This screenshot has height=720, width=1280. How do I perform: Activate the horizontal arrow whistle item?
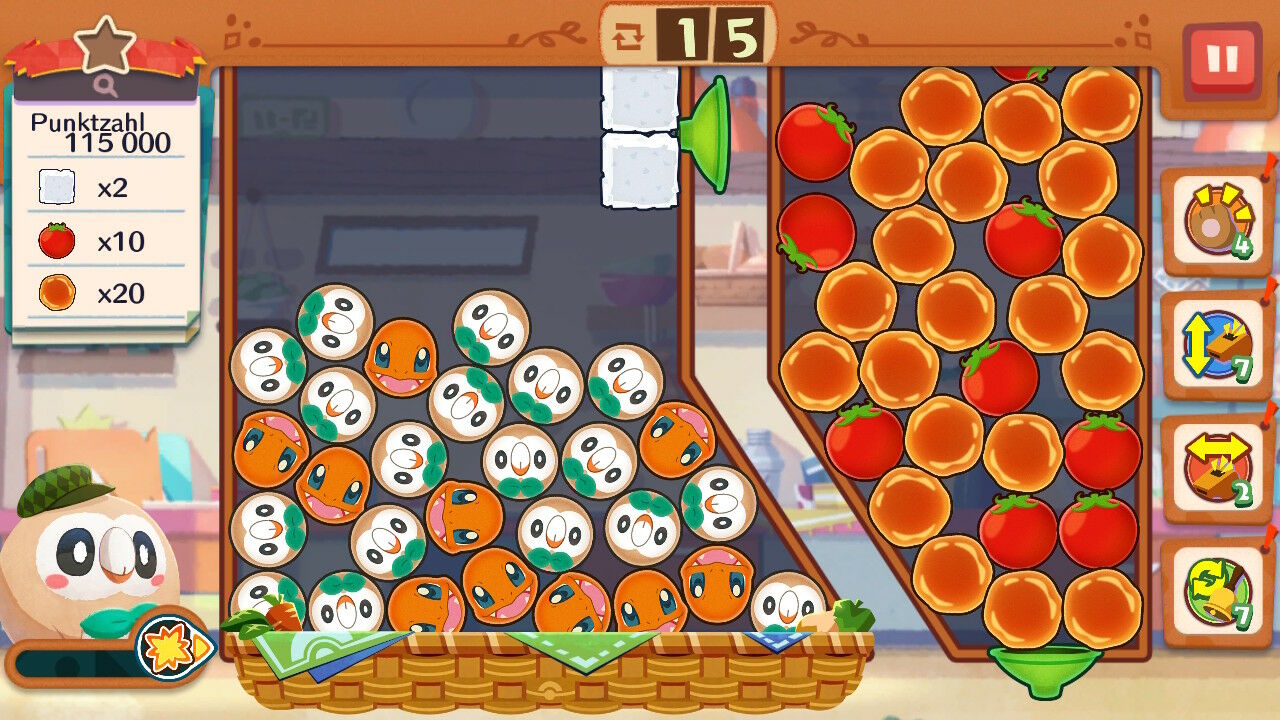(1216, 468)
